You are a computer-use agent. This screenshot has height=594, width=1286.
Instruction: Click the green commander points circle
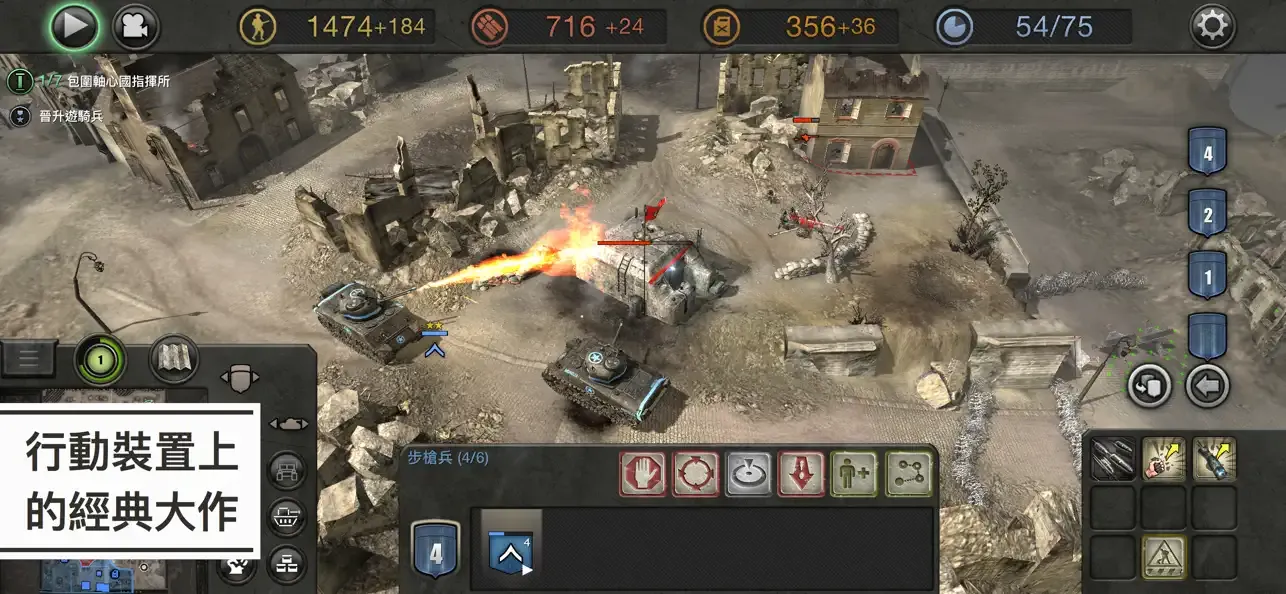click(100, 358)
